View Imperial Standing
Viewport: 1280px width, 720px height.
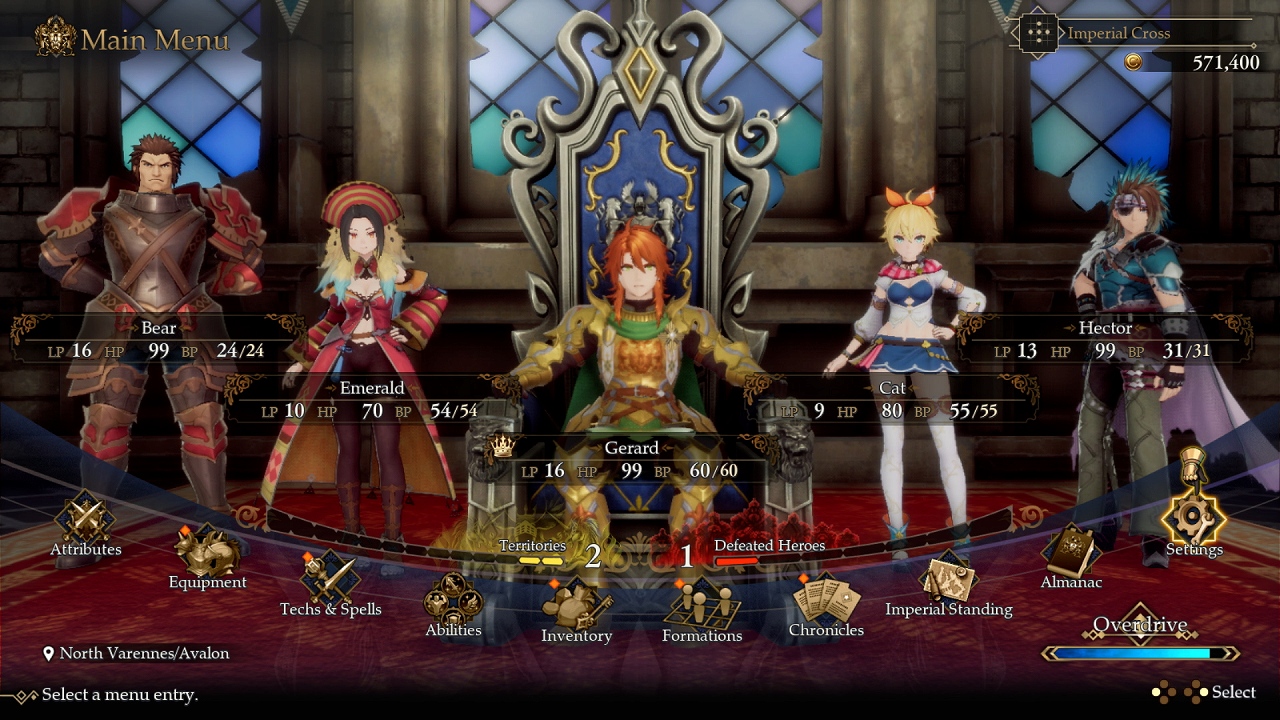click(x=948, y=584)
